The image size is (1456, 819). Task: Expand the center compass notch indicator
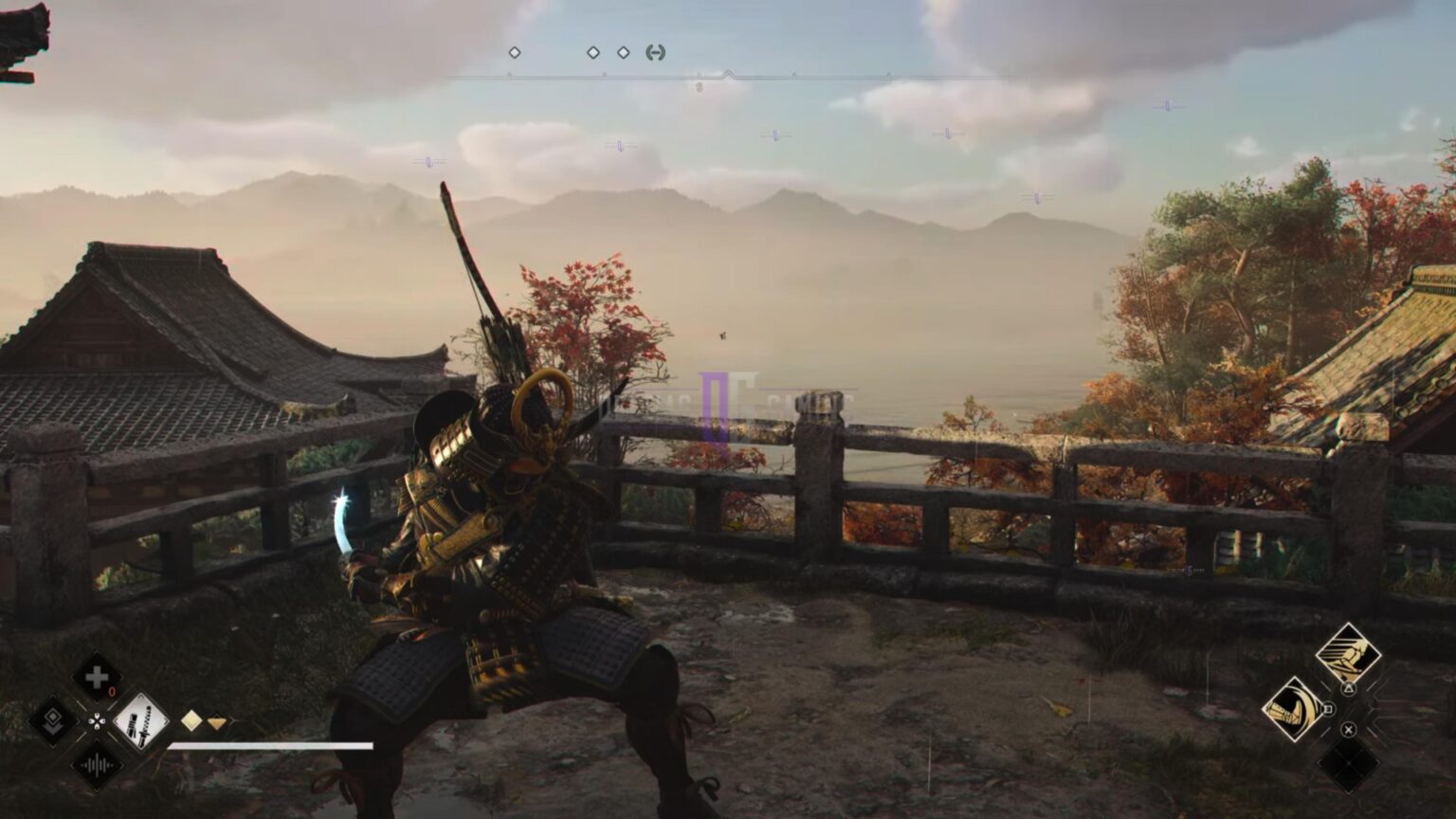tap(728, 73)
